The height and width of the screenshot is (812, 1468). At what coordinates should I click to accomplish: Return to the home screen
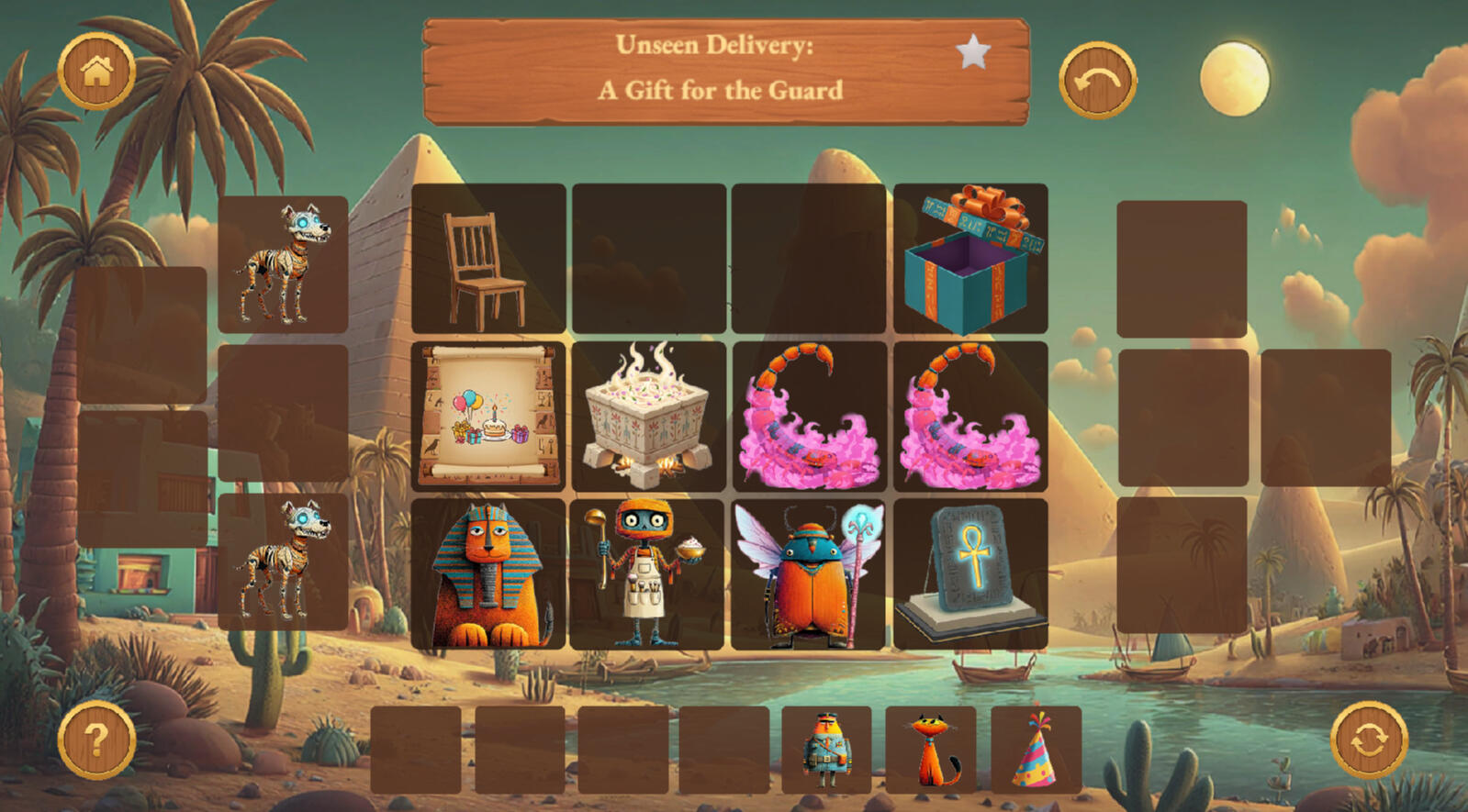pos(96,72)
